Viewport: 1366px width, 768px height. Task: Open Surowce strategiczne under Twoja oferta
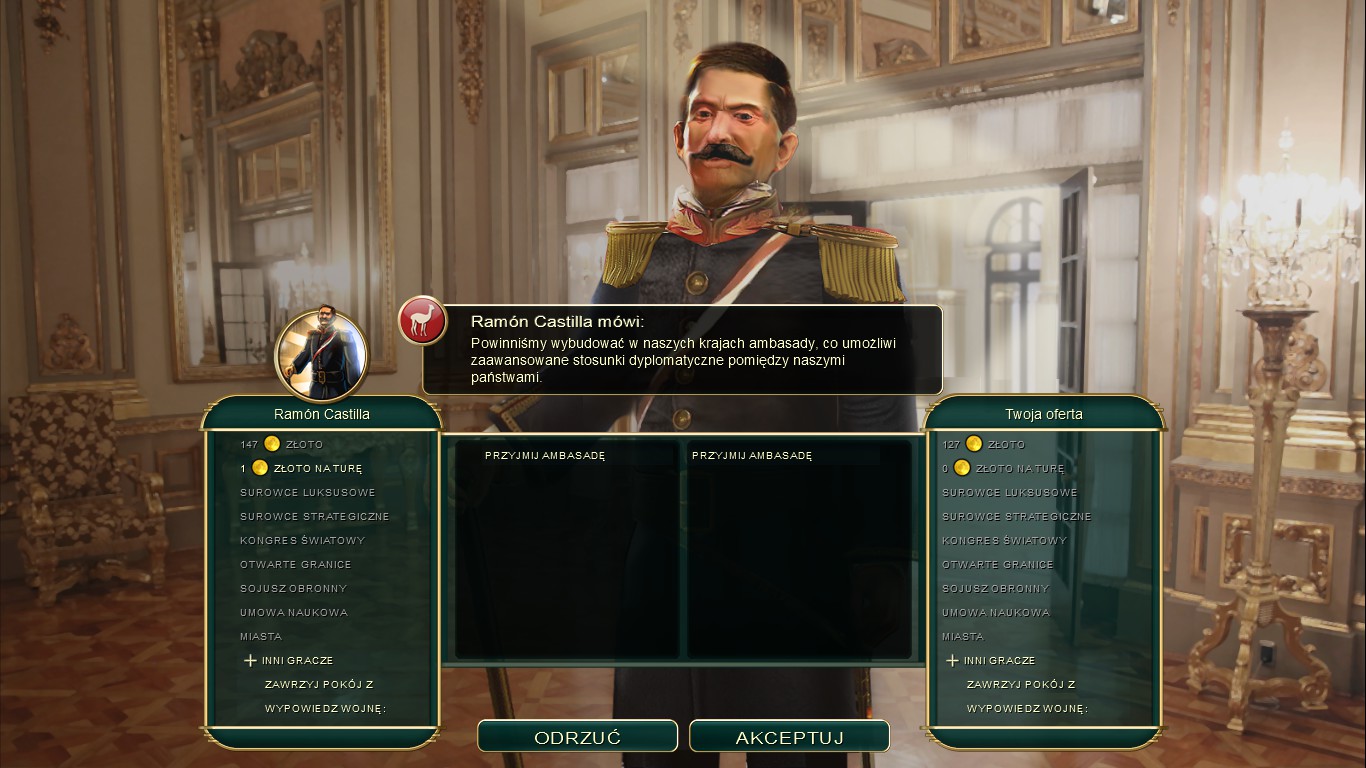[x=1016, y=516]
